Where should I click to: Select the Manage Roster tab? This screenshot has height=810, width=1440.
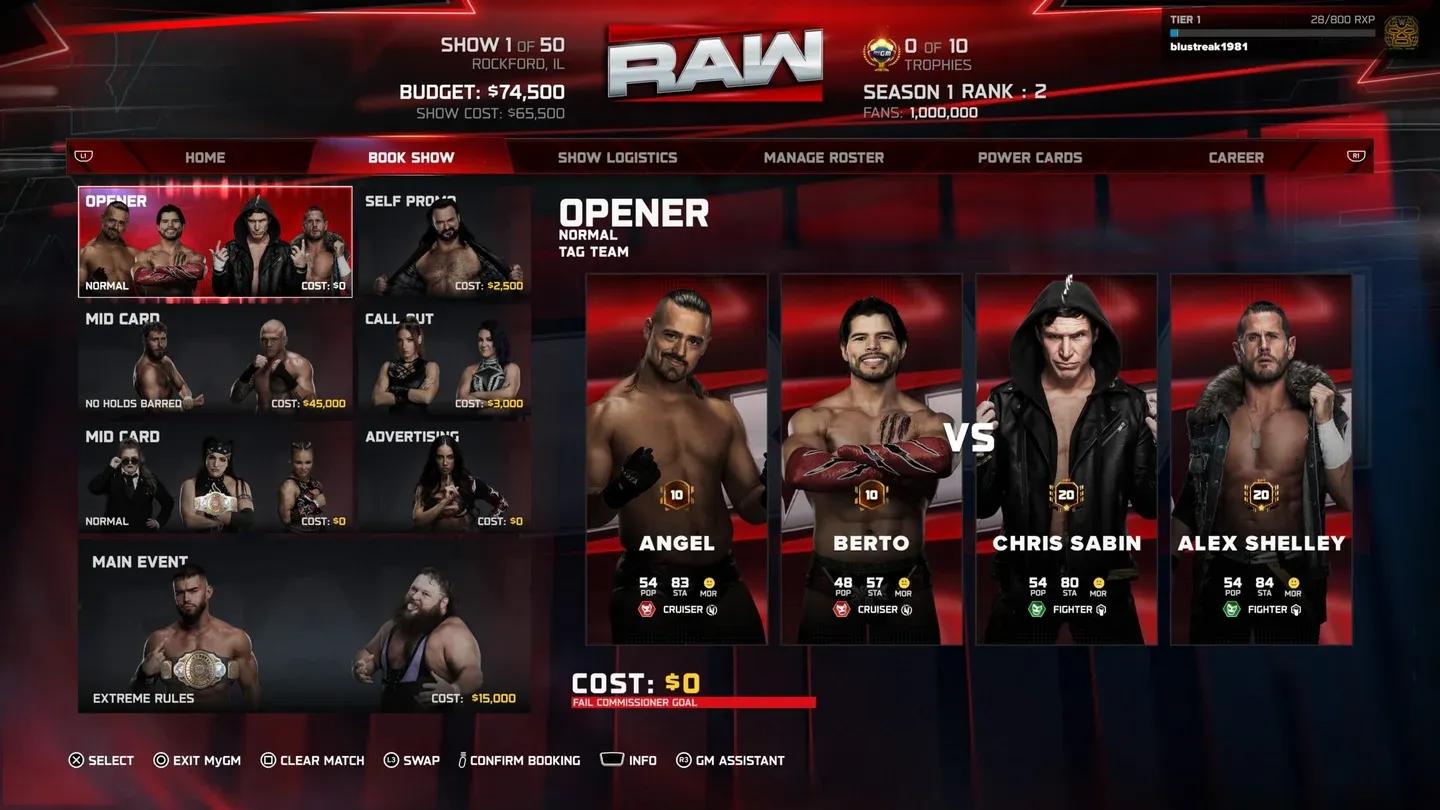823,157
